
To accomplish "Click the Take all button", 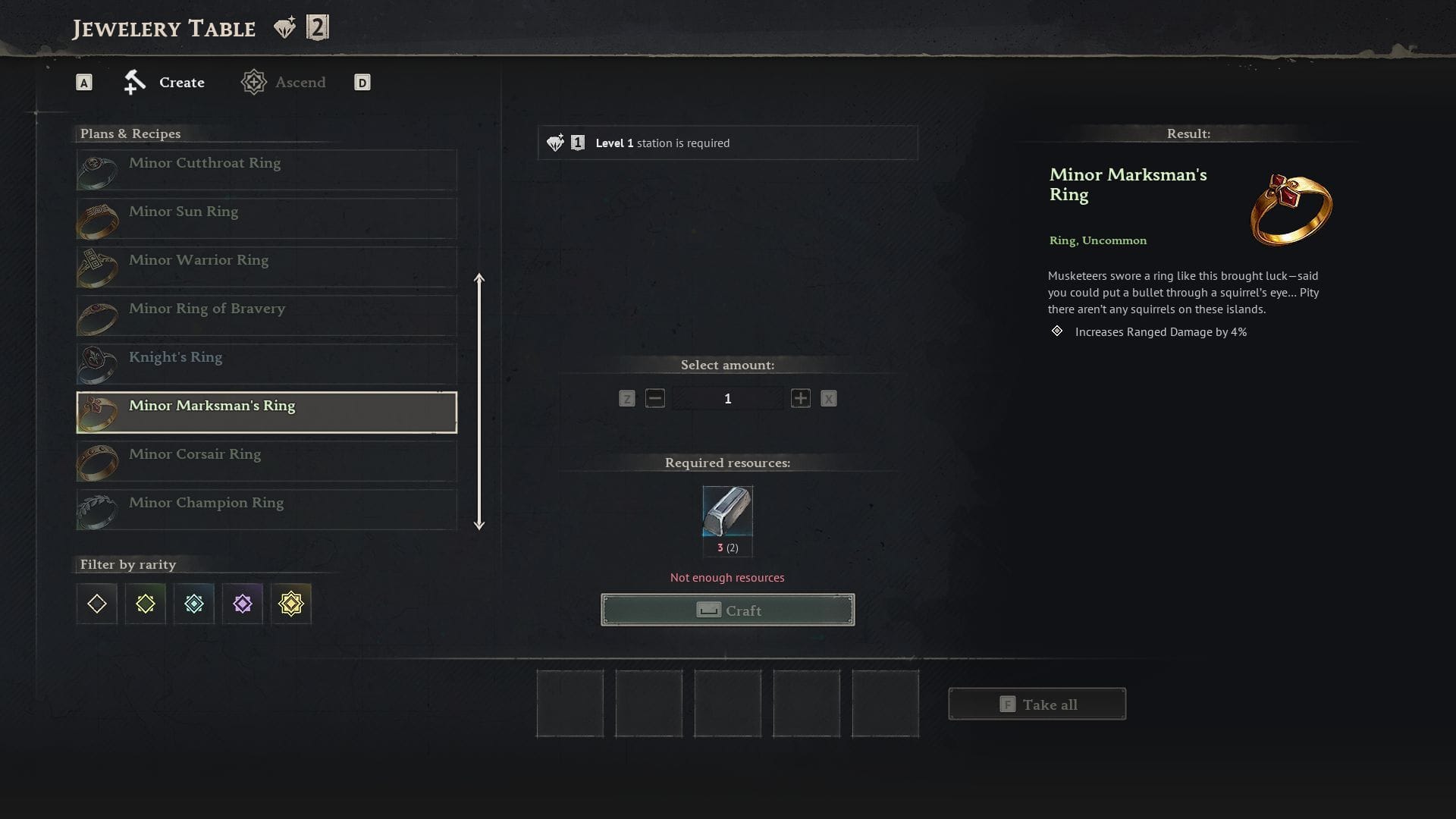I will tap(1037, 704).
